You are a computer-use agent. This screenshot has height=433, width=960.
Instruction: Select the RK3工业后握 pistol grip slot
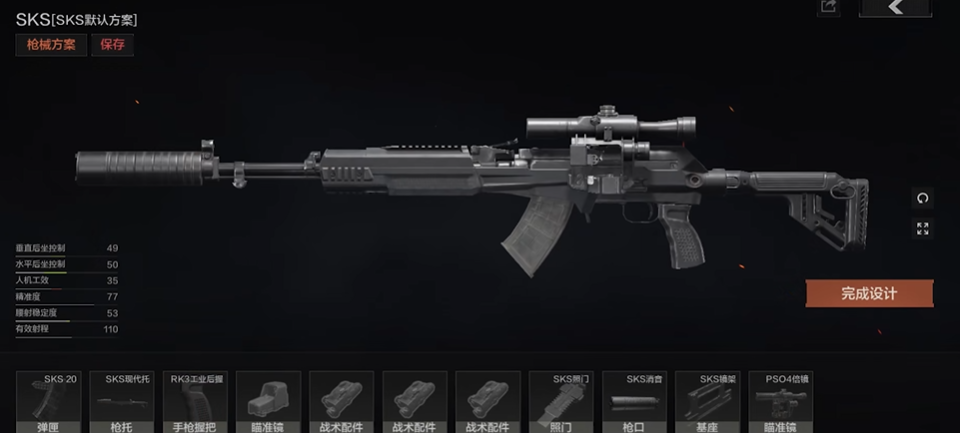click(195, 402)
